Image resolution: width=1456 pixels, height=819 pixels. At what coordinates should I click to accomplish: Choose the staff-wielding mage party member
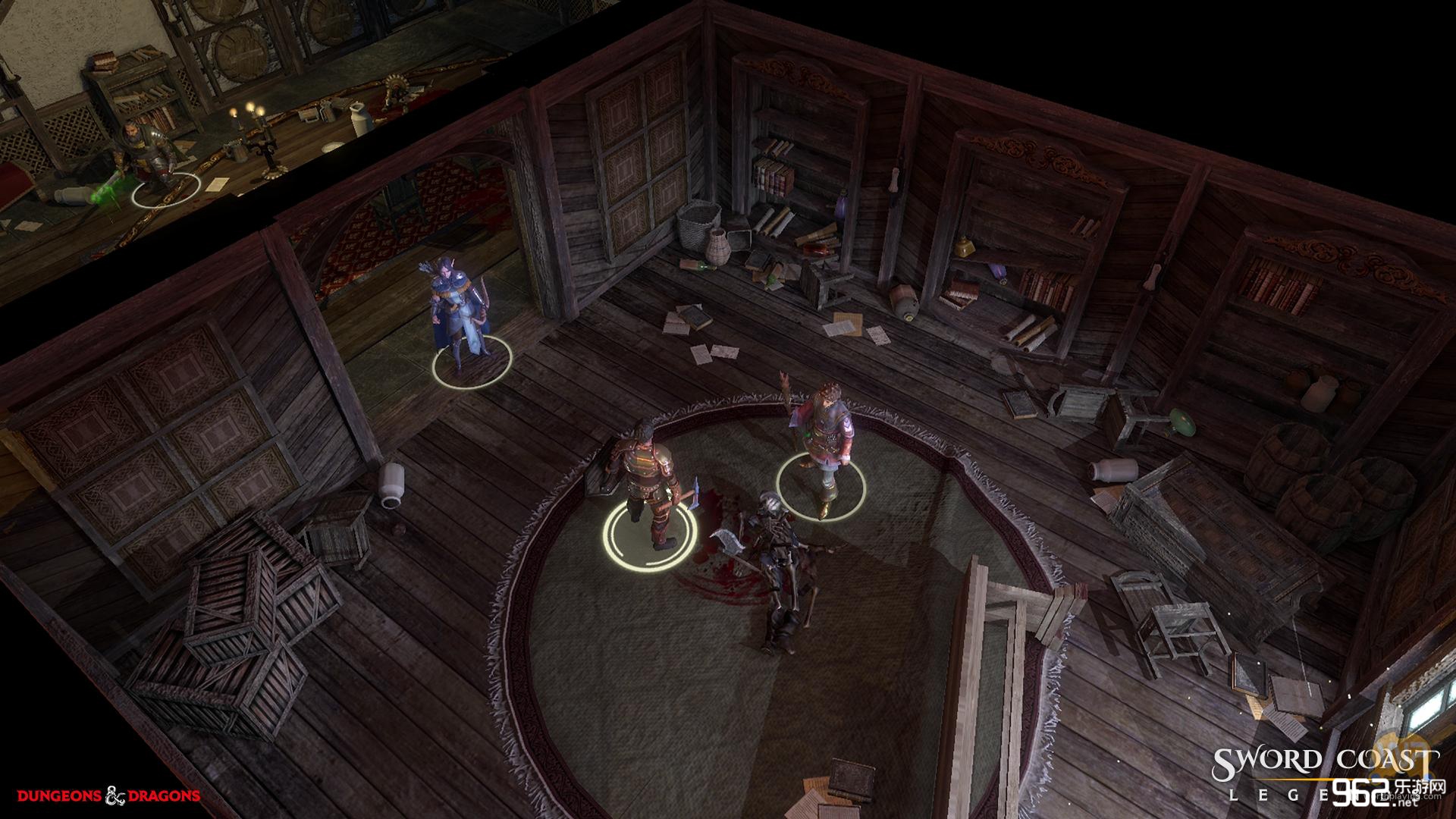(824, 440)
